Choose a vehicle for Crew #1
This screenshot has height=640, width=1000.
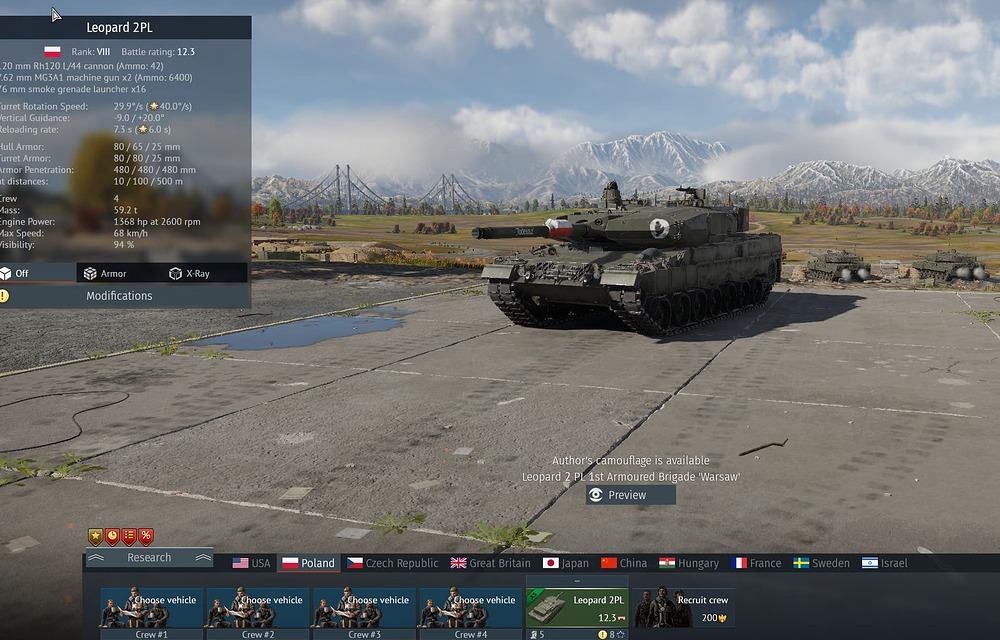[x=151, y=609]
